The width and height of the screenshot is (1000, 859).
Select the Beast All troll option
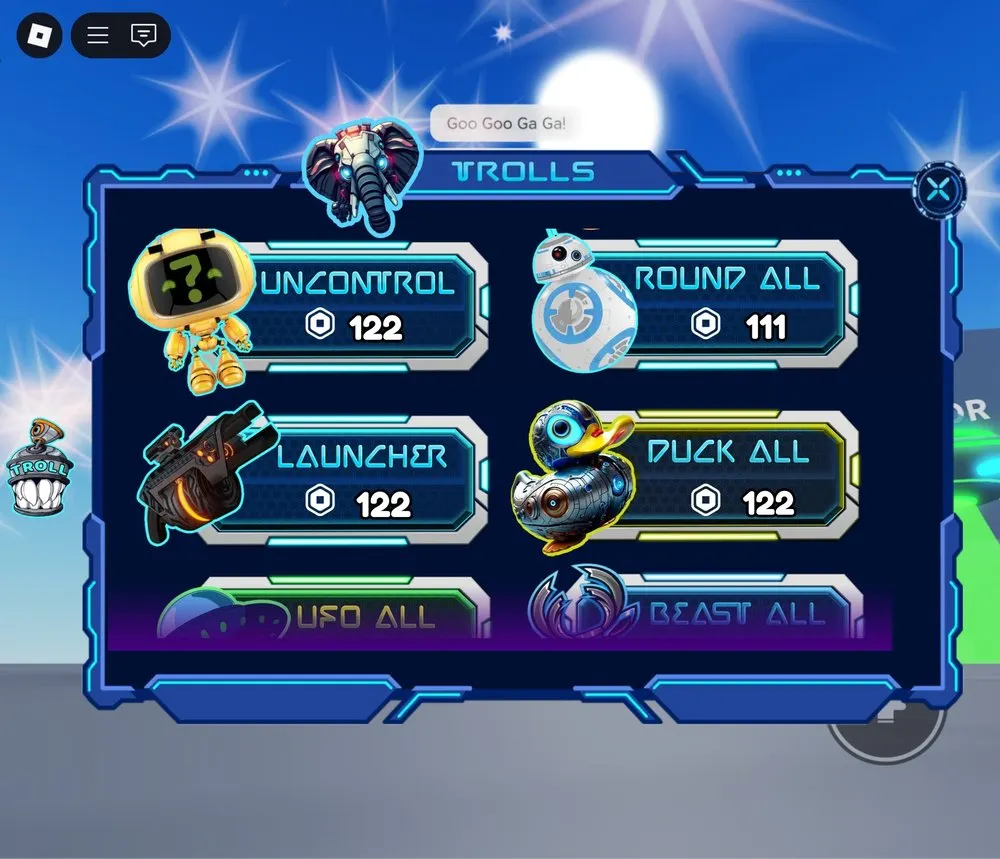pos(735,610)
